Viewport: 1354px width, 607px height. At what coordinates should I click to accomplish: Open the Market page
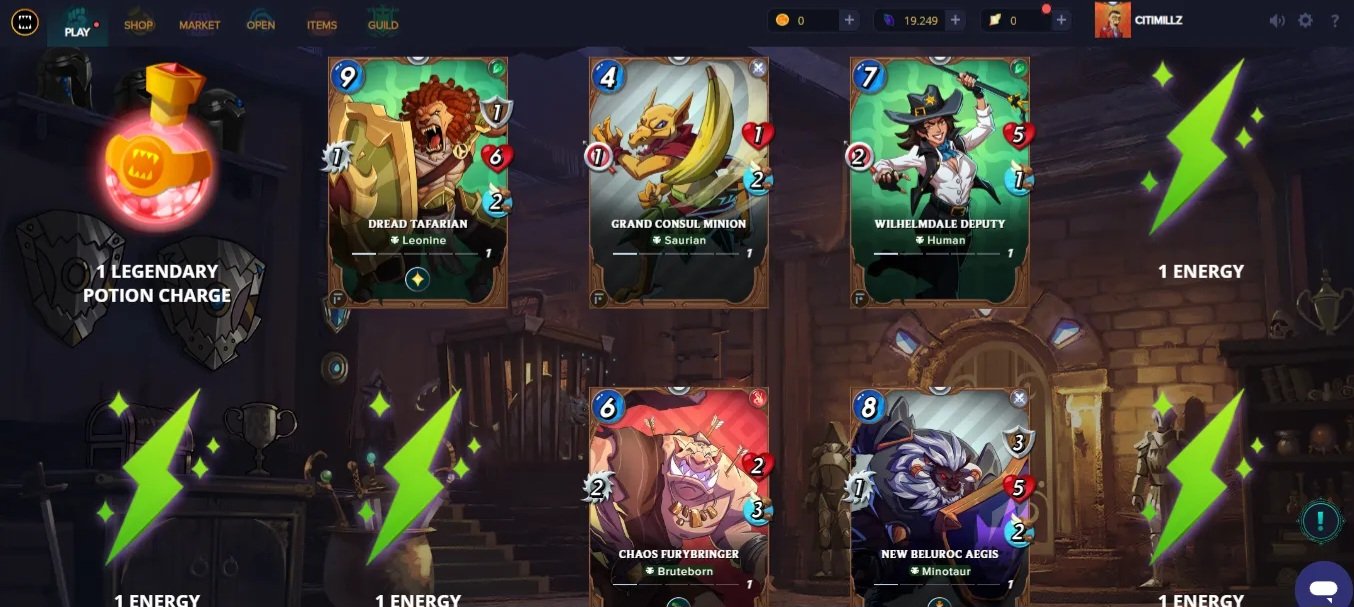coord(199,24)
